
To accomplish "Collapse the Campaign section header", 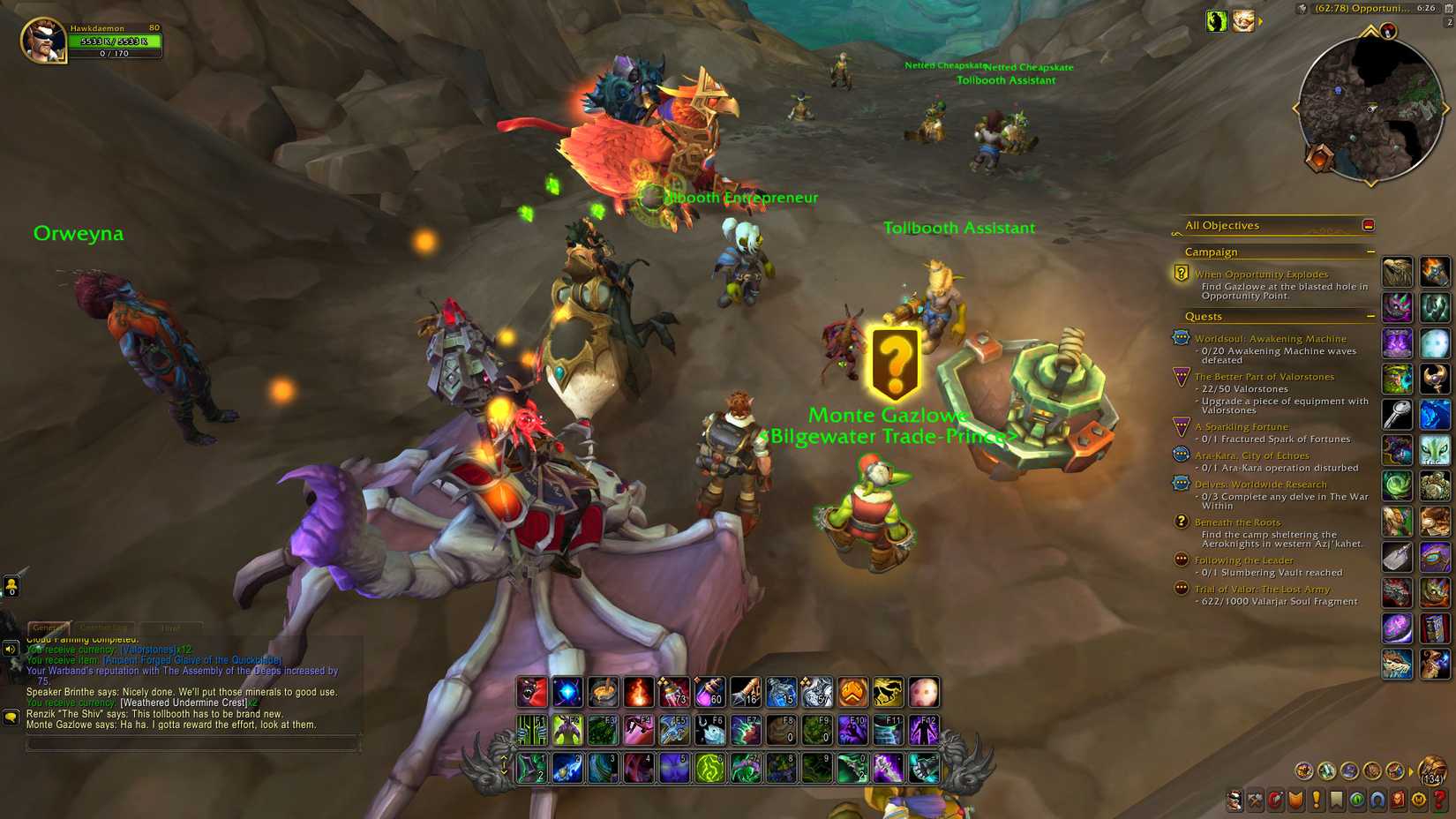I will (1370, 252).
